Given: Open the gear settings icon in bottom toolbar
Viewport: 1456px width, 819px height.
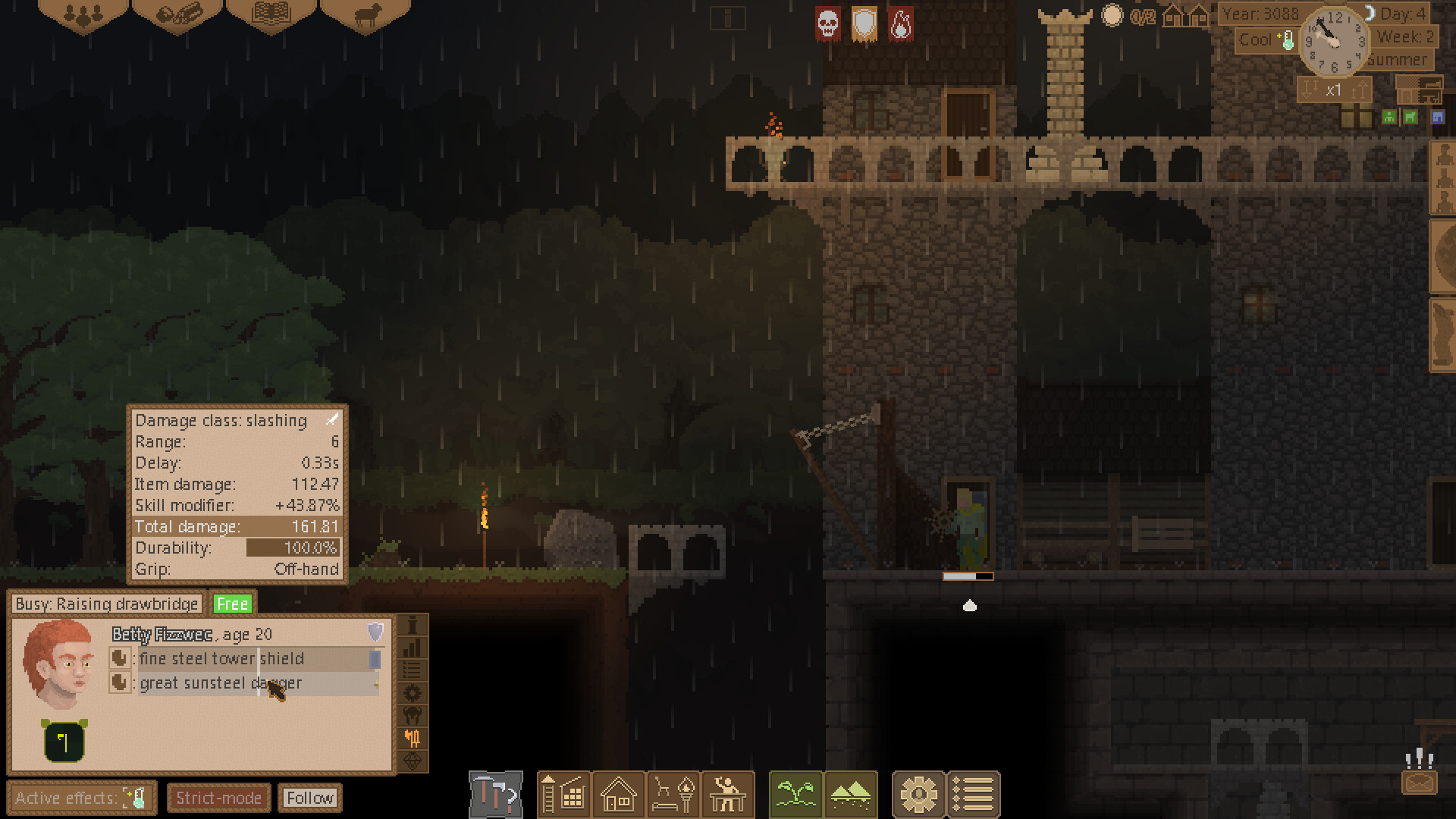Looking at the screenshot, I should pos(919,795).
